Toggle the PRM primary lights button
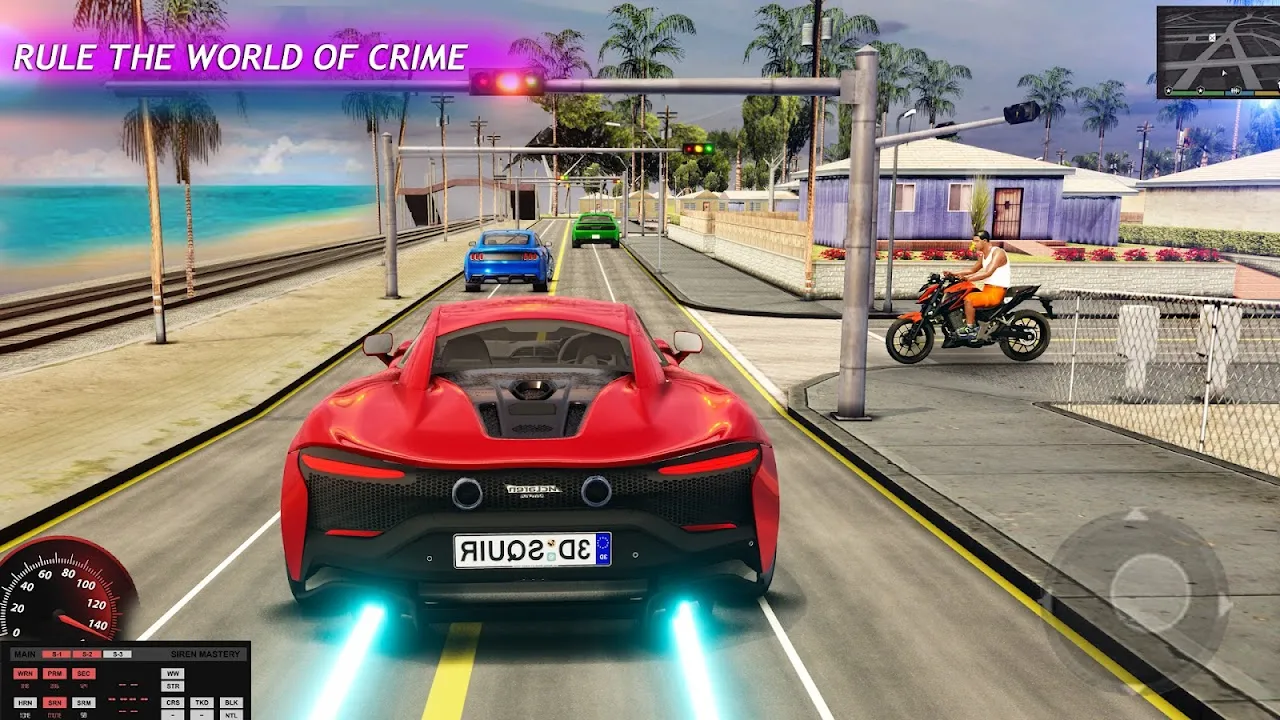The width and height of the screenshot is (1280, 720). click(55, 674)
